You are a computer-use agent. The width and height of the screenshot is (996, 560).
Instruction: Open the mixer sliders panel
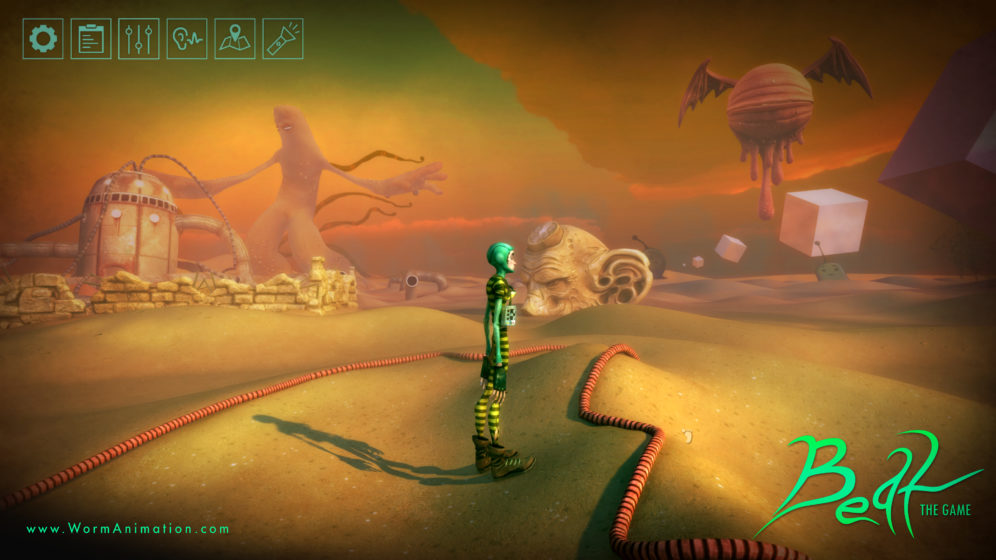[x=139, y=39]
